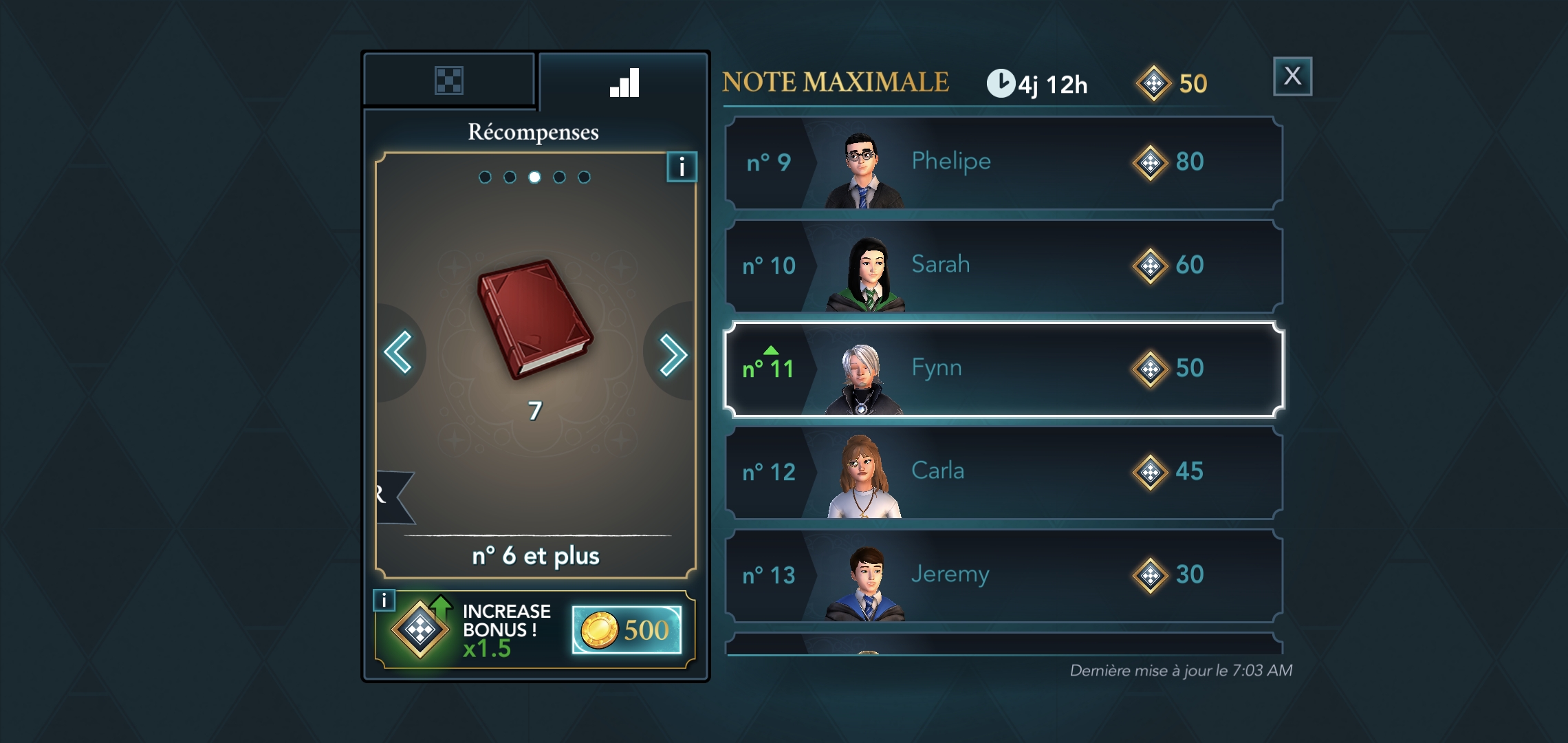
Task: Select the bar chart ranking tab
Action: point(624,83)
